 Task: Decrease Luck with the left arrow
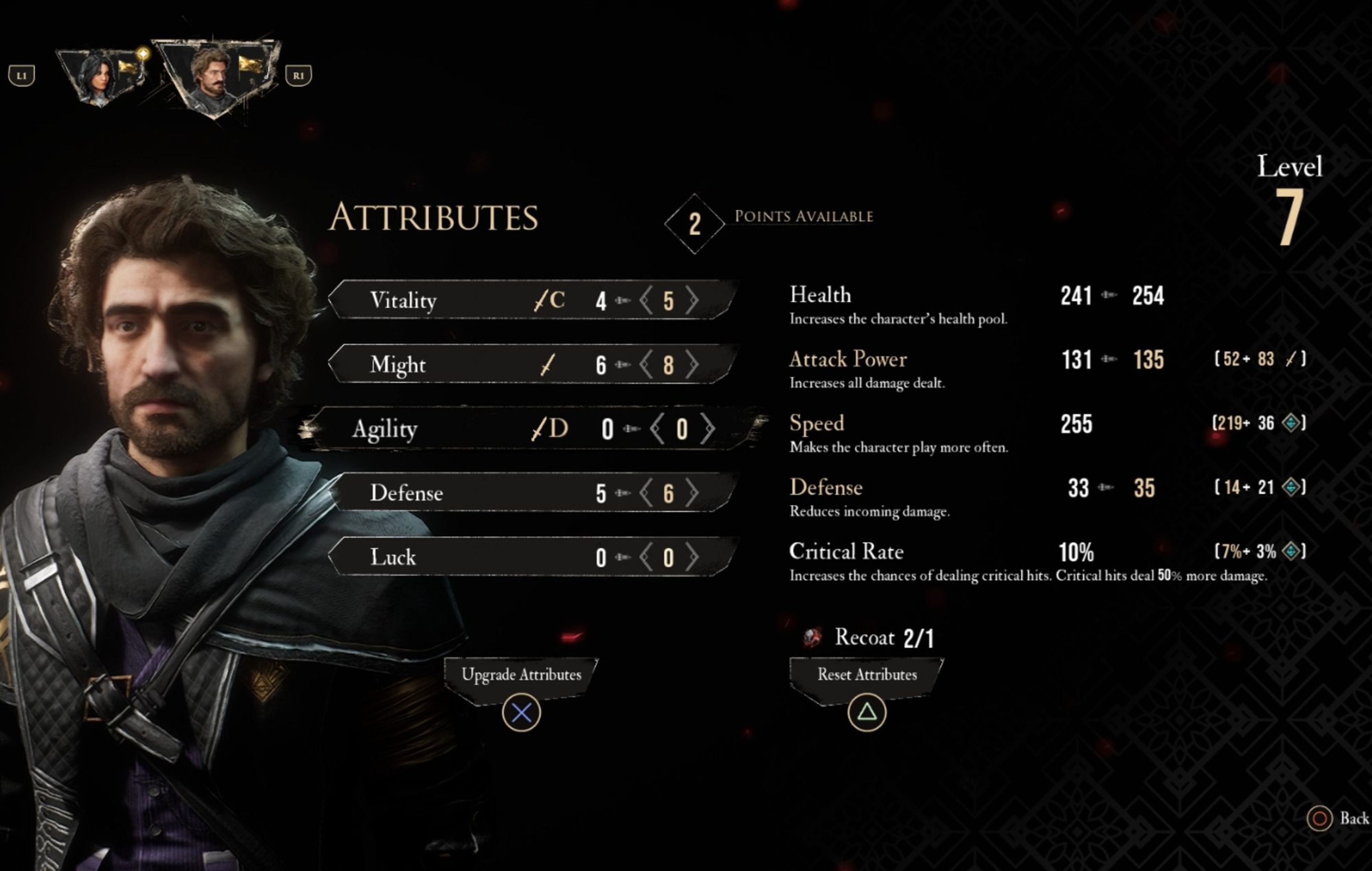[x=646, y=557]
